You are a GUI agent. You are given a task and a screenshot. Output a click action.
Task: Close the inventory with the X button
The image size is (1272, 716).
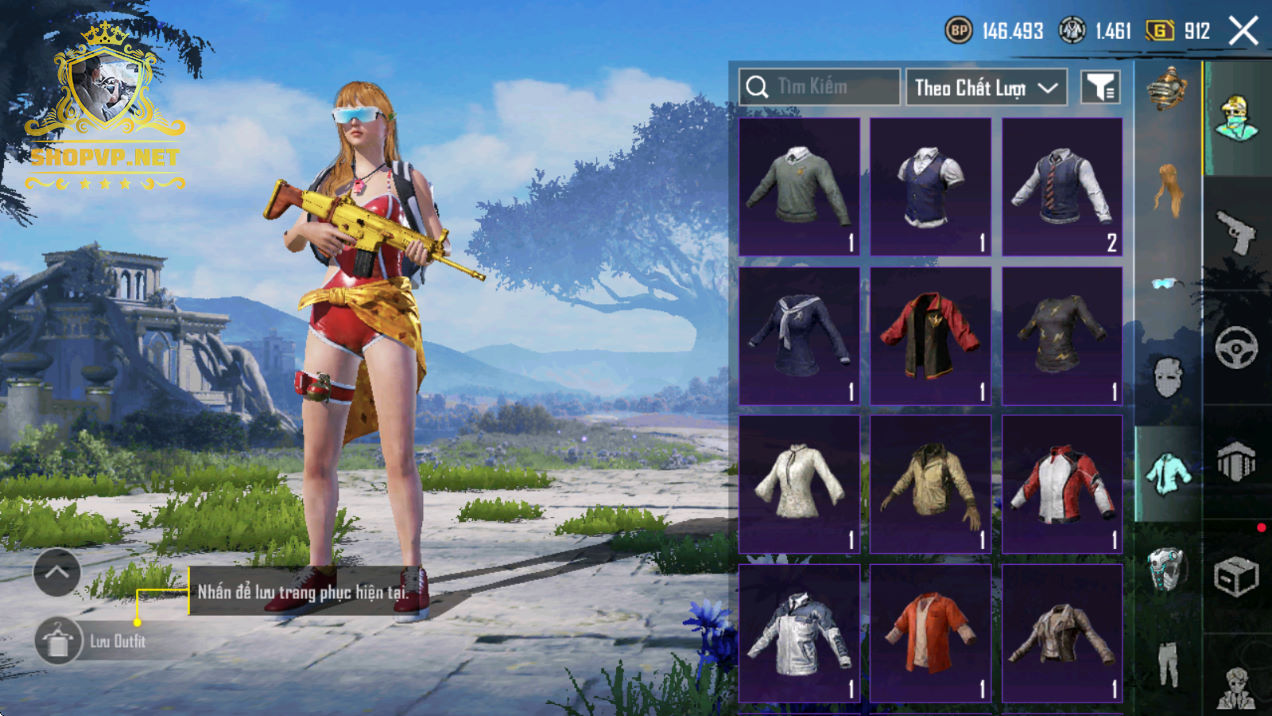[x=1243, y=31]
